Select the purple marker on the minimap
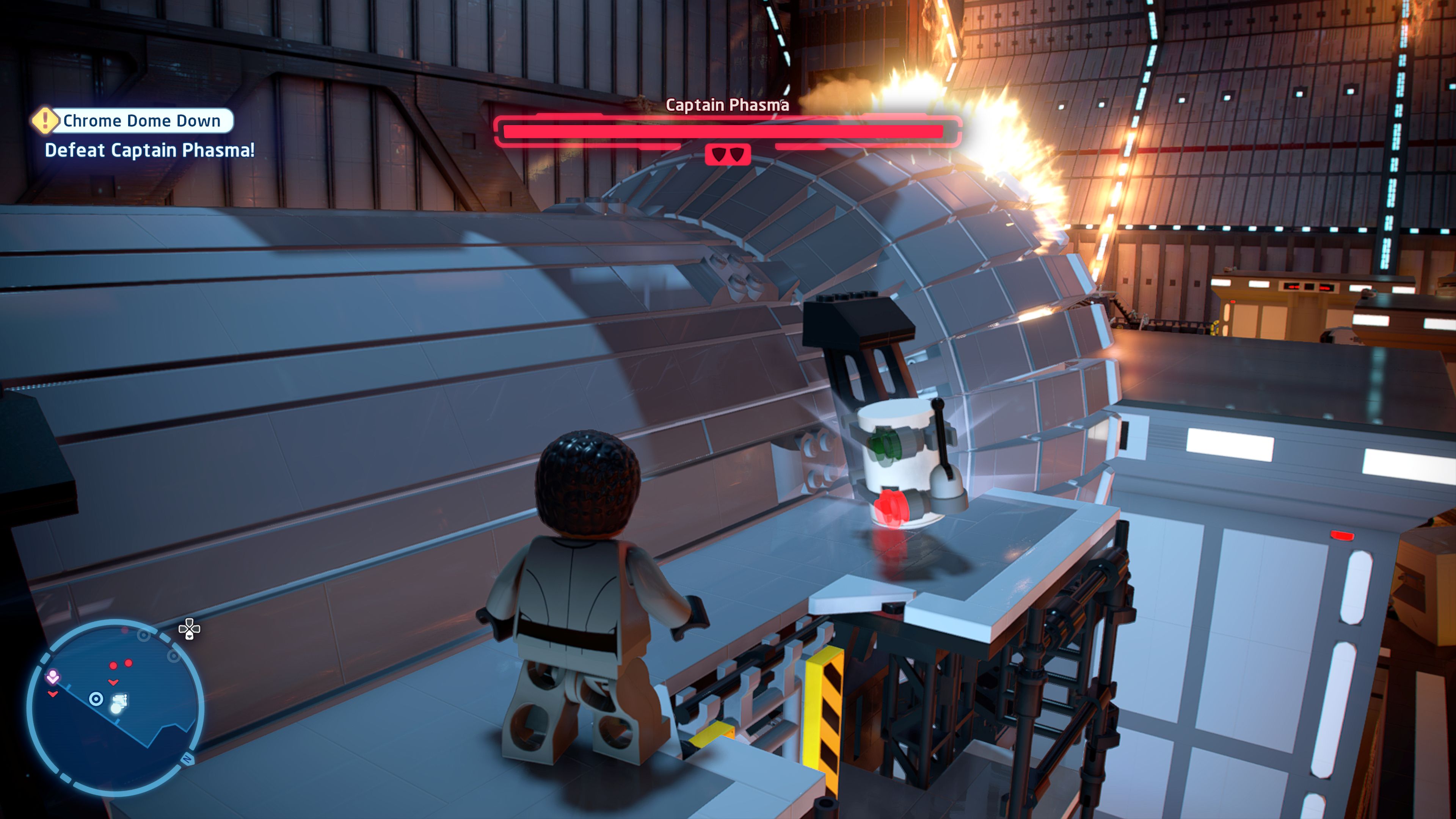Image resolution: width=1456 pixels, height=819 pixels. [x=53, y=676]
